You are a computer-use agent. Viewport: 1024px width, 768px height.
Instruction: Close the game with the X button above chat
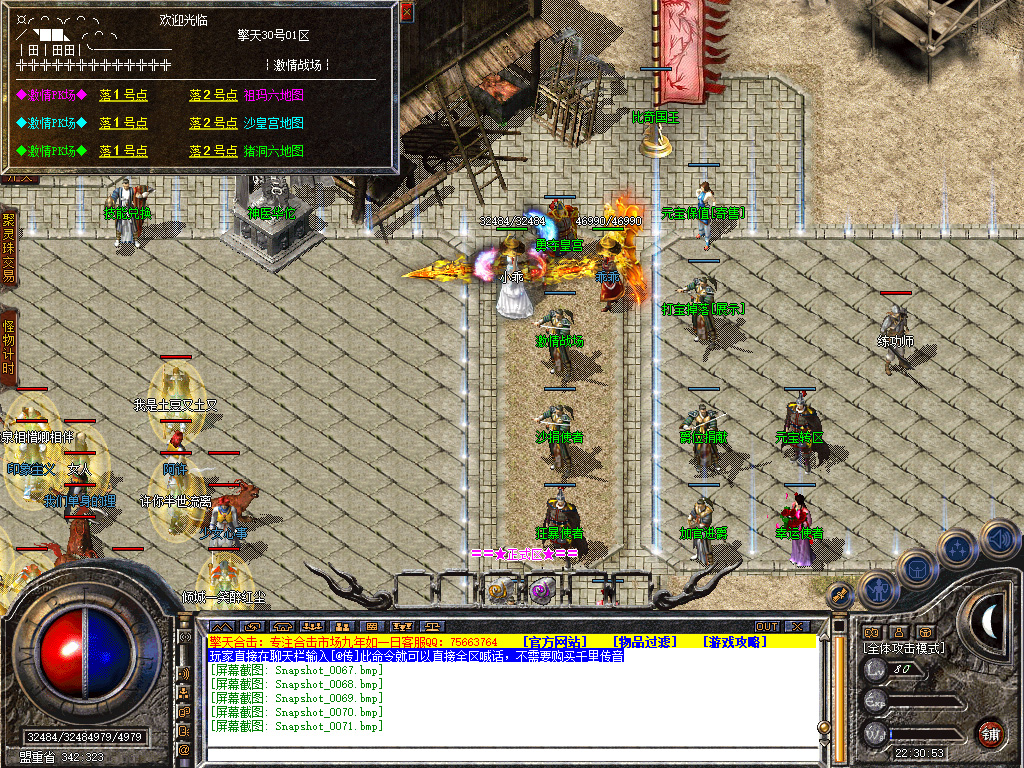[797, 626]
